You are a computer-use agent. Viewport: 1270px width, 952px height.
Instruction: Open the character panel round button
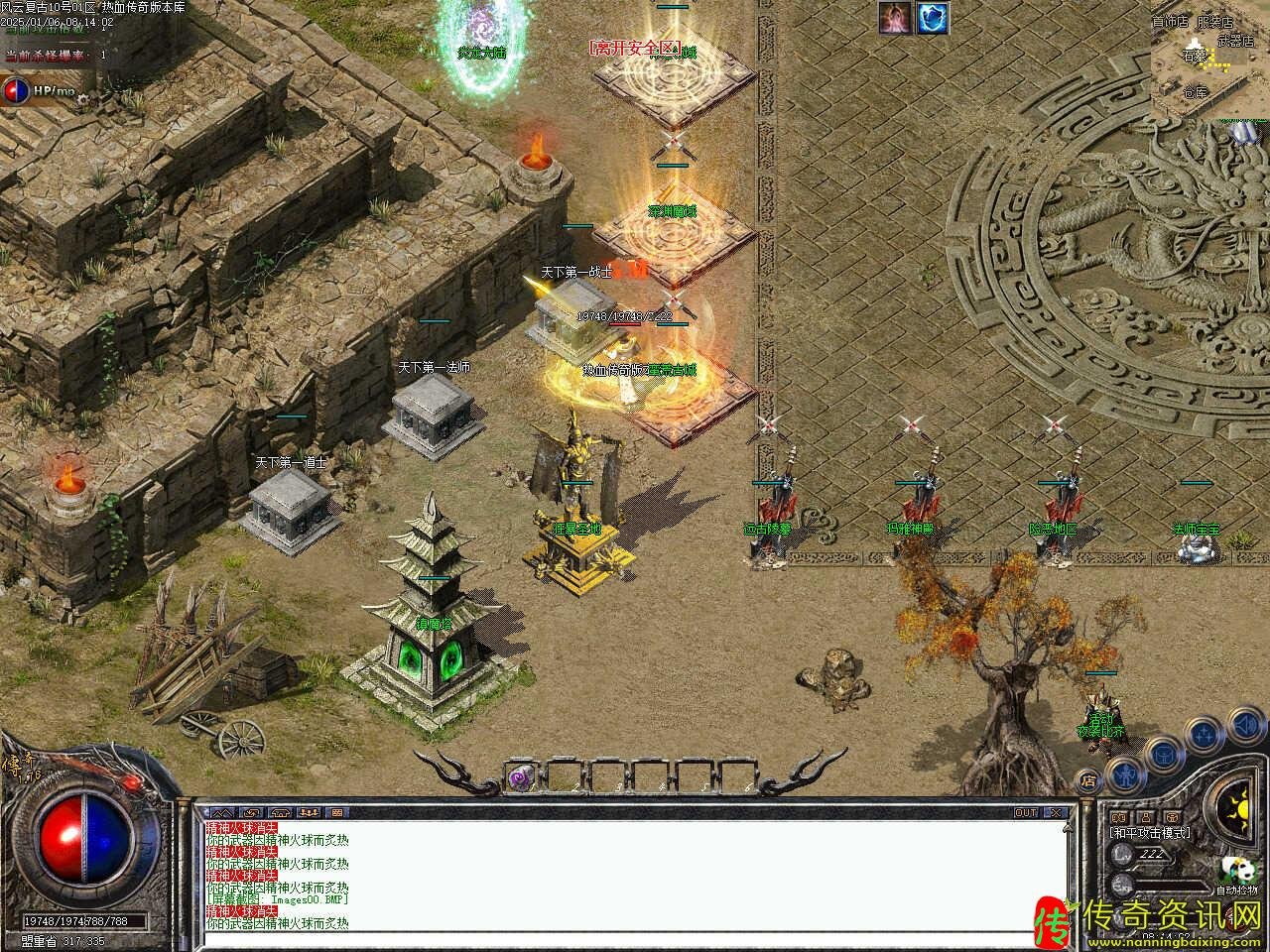point(1123,773)
